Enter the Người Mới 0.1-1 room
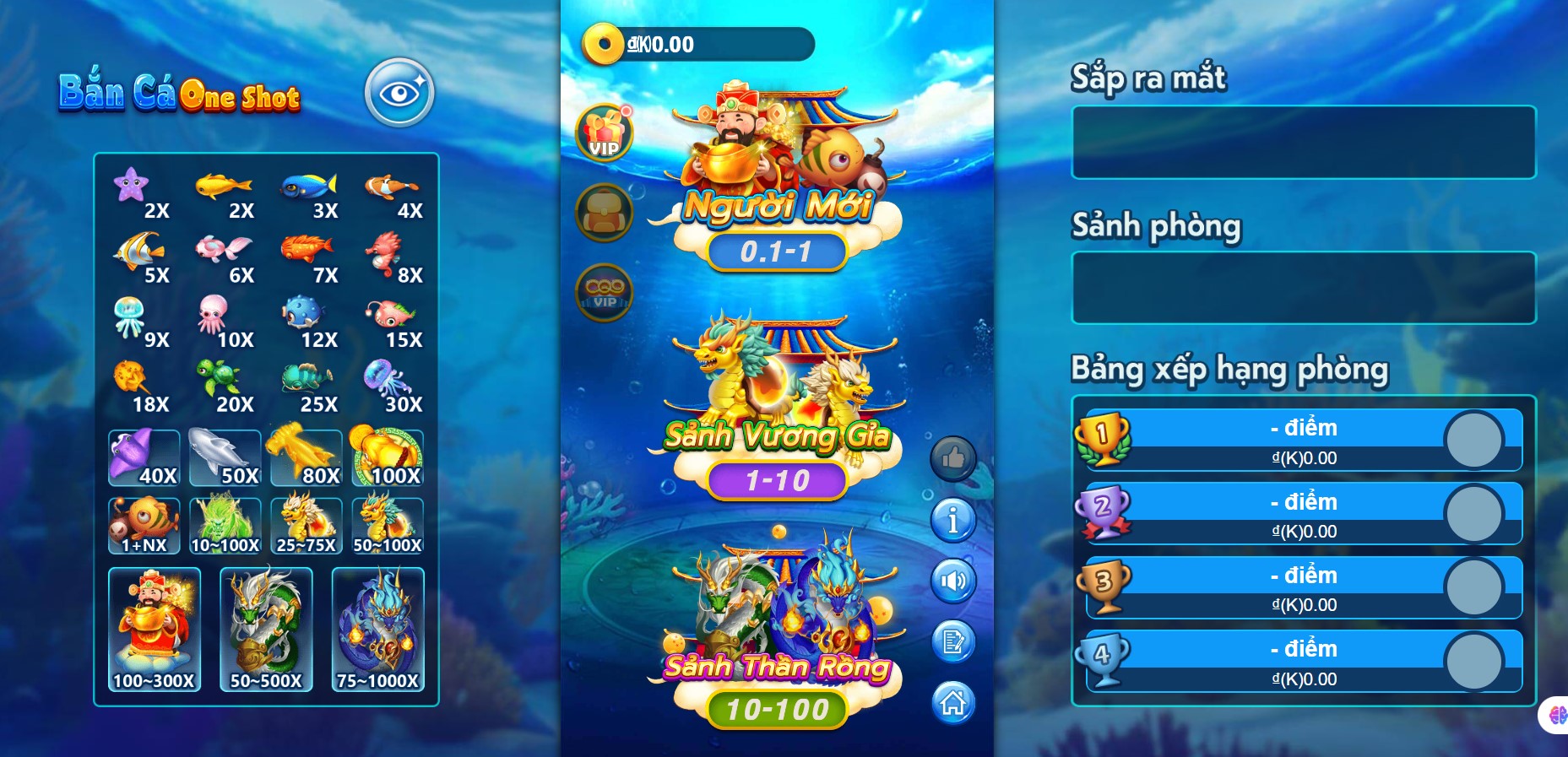 [x=778, y=251]
